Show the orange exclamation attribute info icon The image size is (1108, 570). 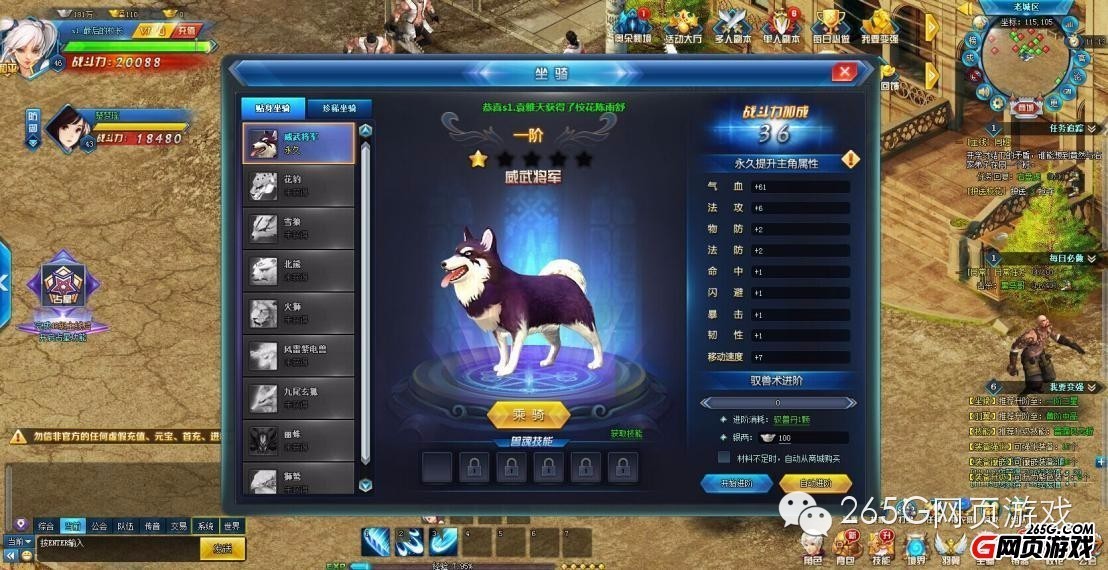click(850, 159)
